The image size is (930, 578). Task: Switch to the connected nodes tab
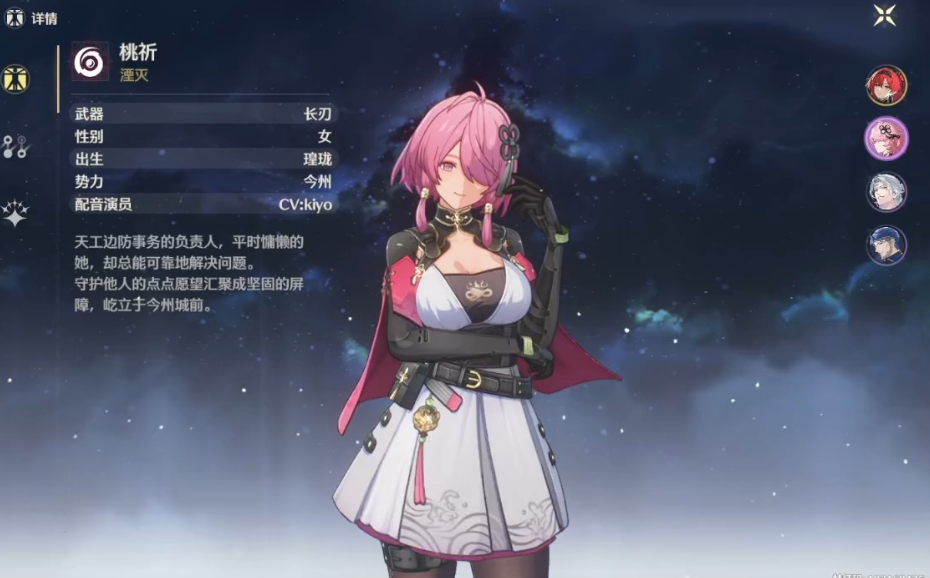click(15, 147)
